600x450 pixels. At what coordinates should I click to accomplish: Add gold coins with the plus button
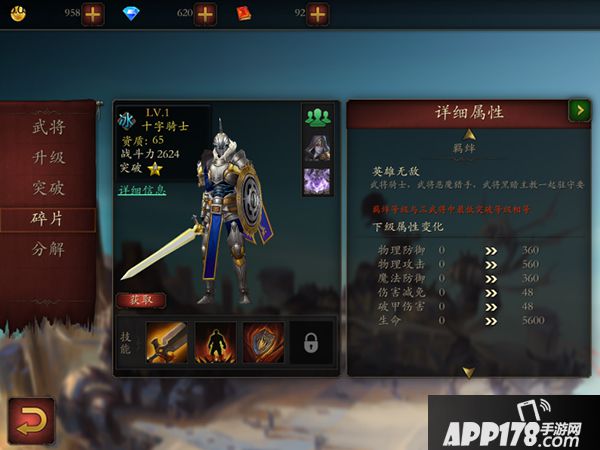click(x=92, y=13)
